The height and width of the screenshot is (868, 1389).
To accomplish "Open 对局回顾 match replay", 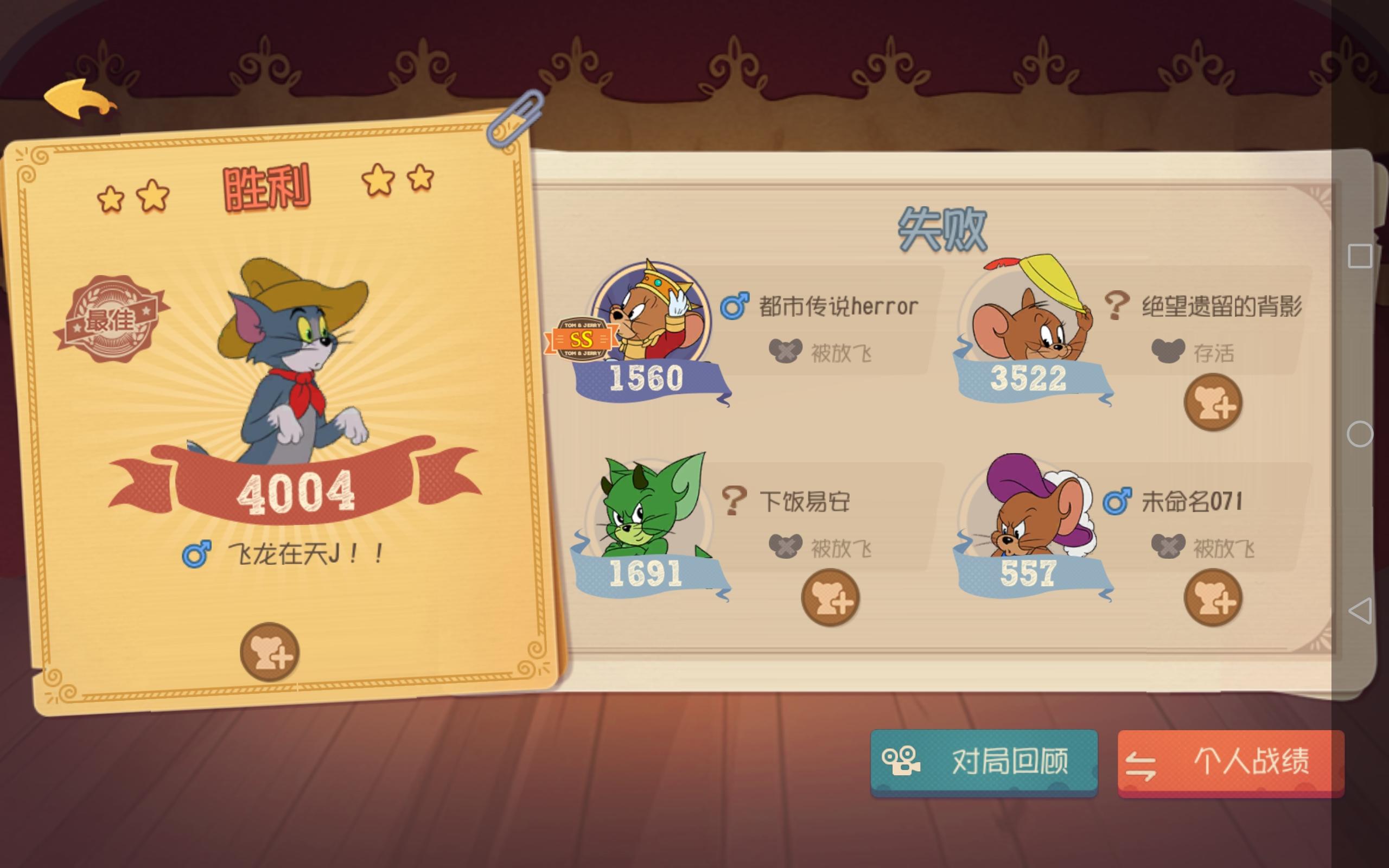I will click(982, 763).
